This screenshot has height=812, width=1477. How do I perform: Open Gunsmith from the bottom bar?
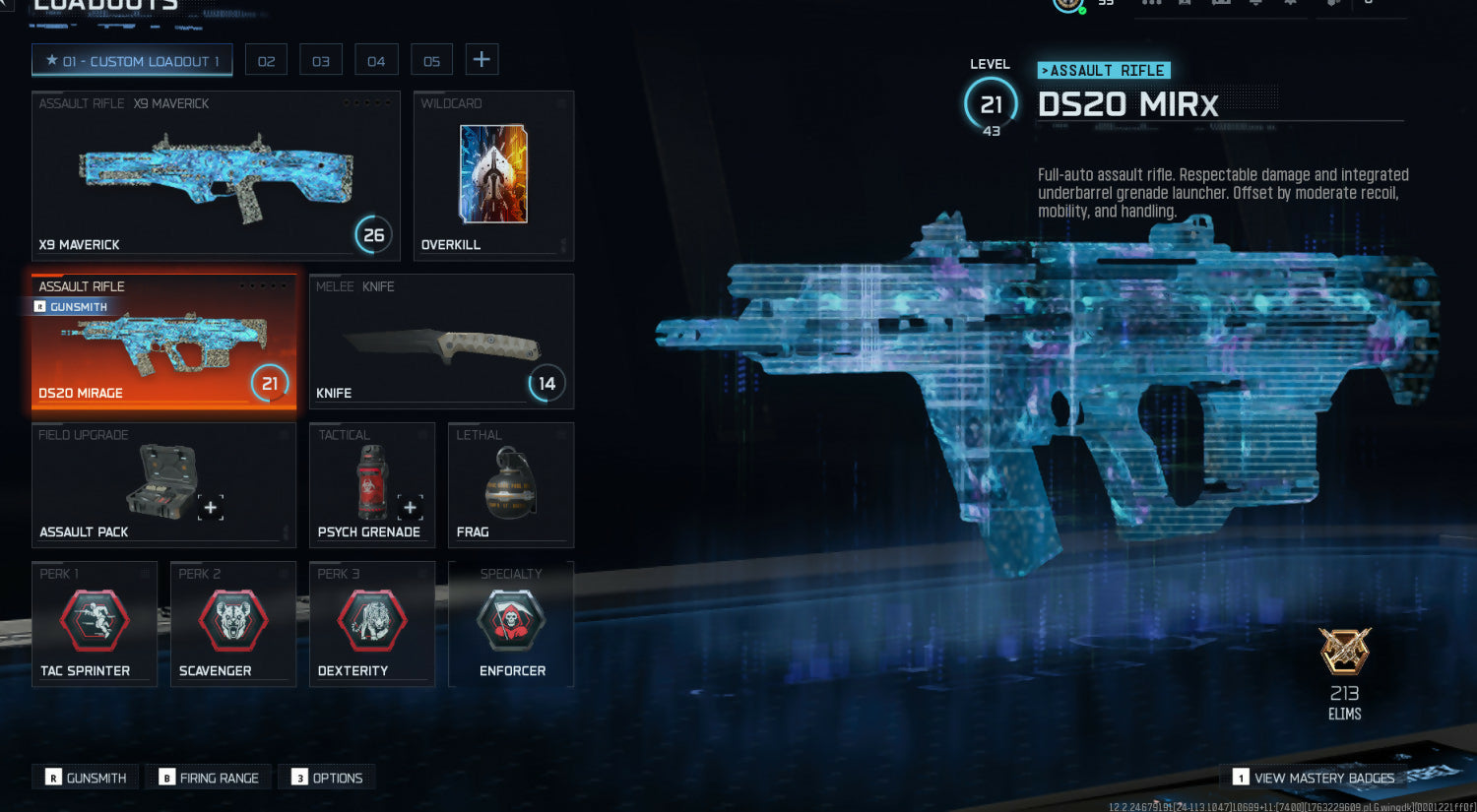point(87,778)
